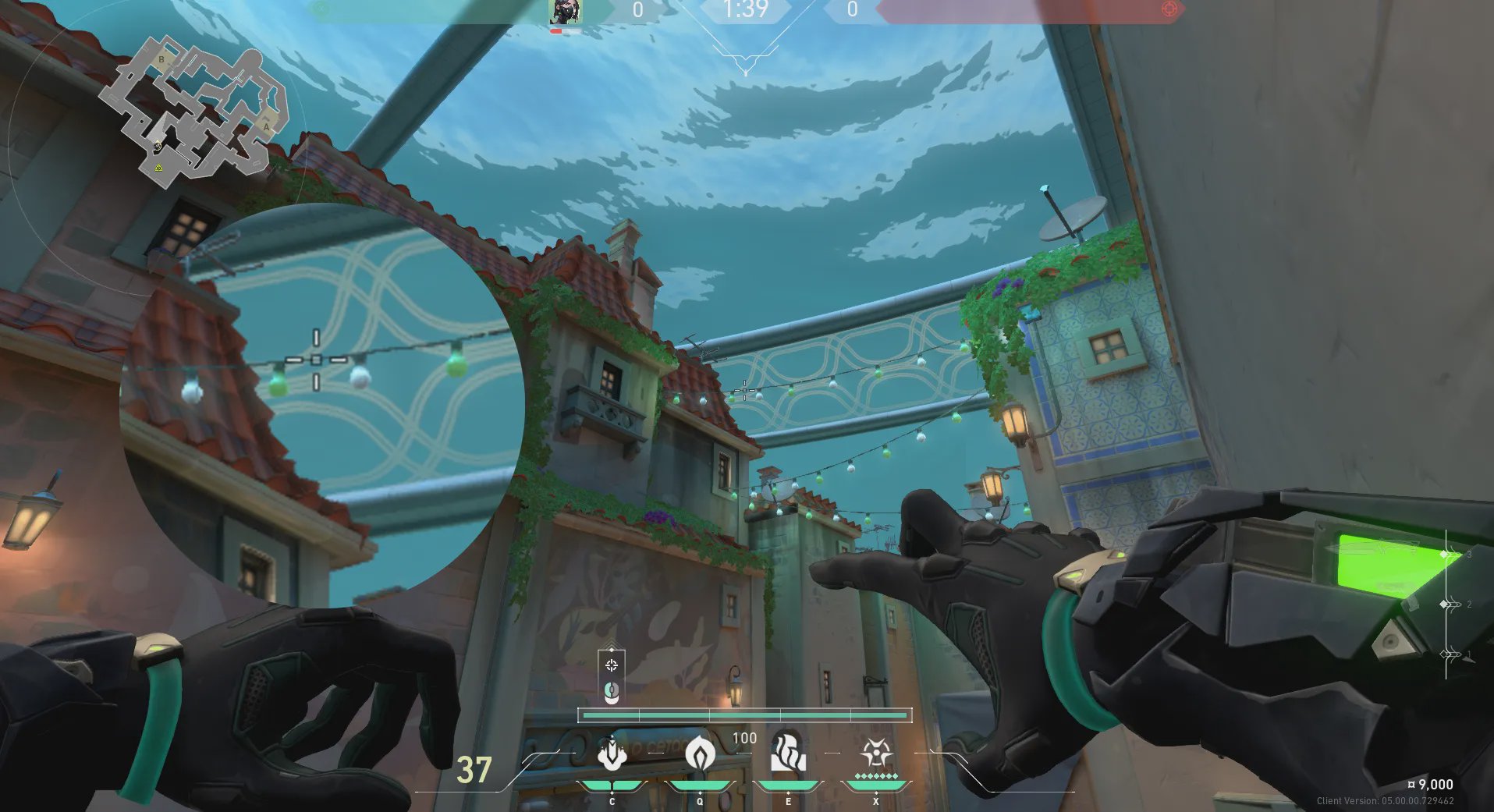Activate the Snake Bite ability icon
1494x812 pixels.
612,753
